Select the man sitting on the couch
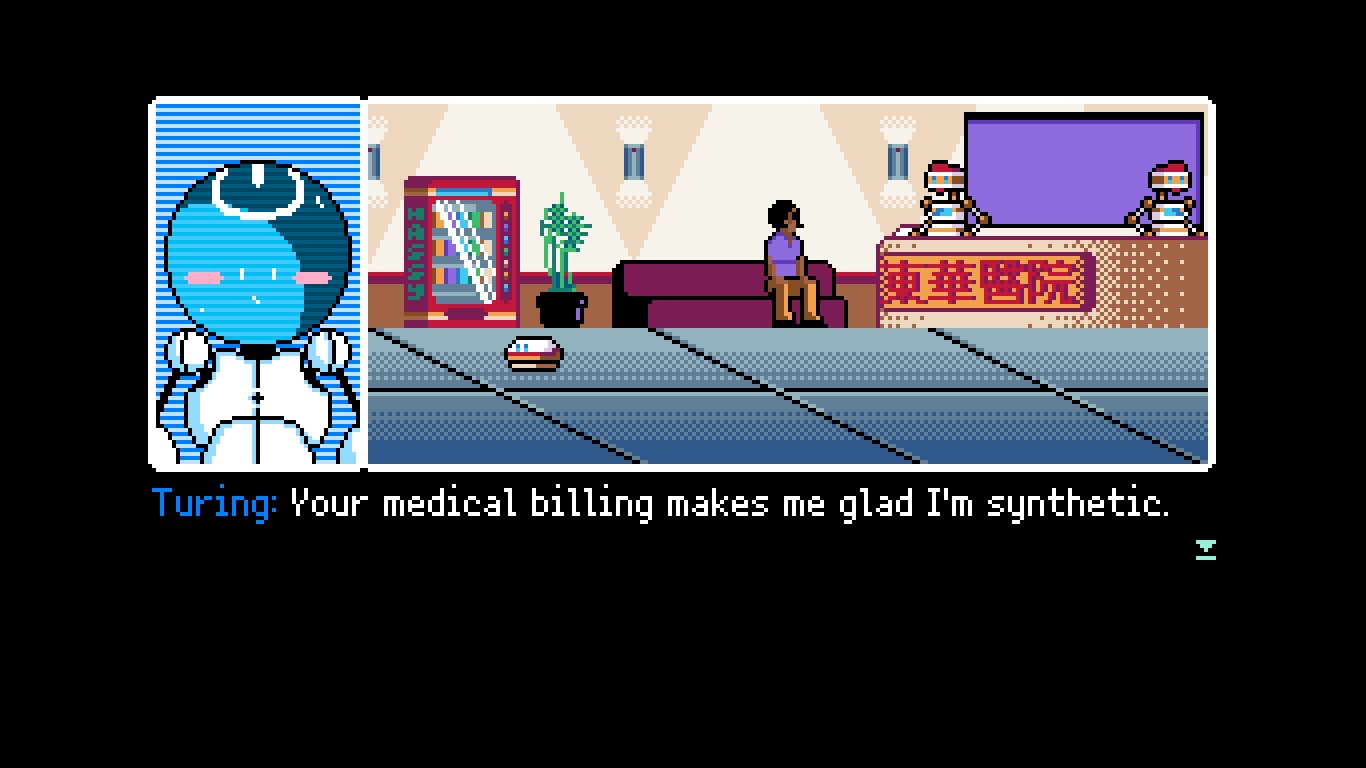Viewport: 1366px width, 768px height. click(x=789, y=255)
